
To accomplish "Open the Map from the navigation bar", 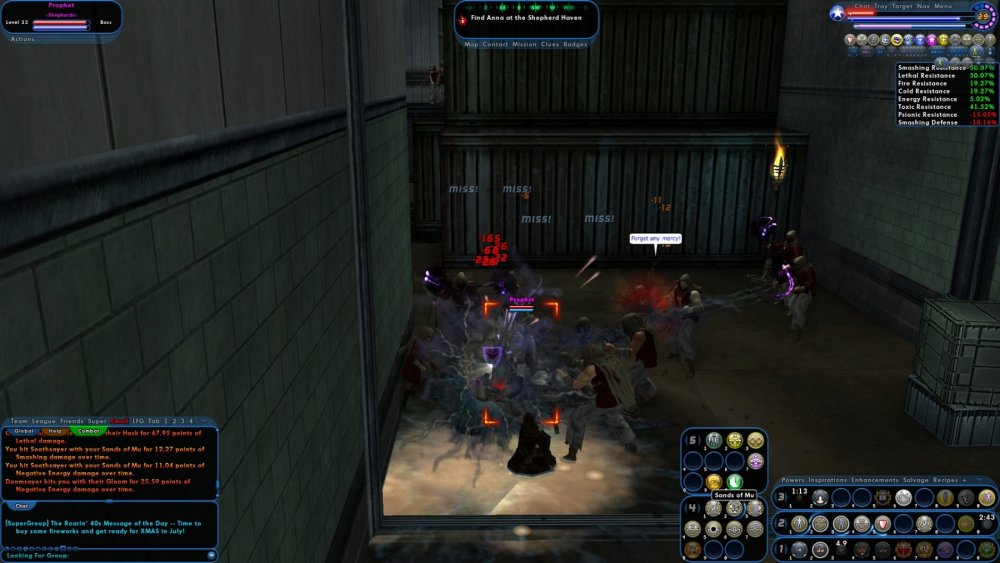I will [x=471, y=44].
